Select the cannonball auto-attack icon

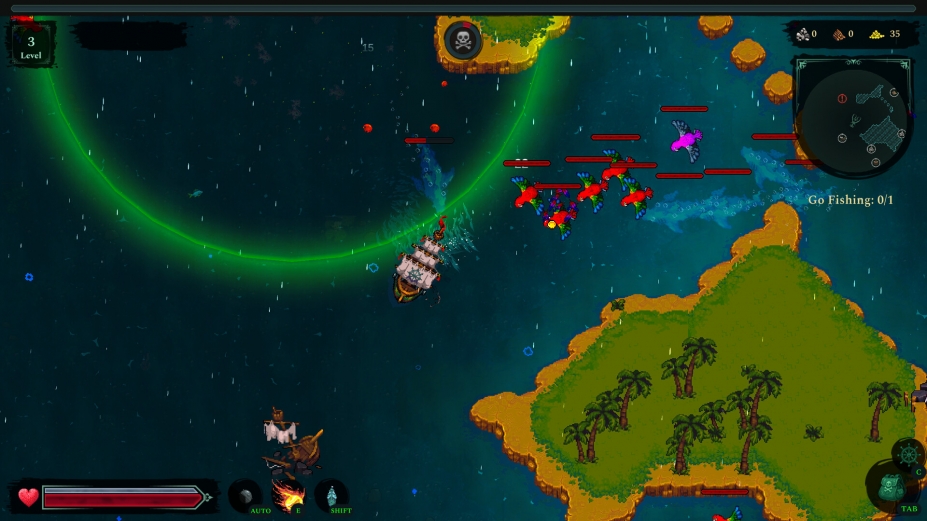click(244, 496)
